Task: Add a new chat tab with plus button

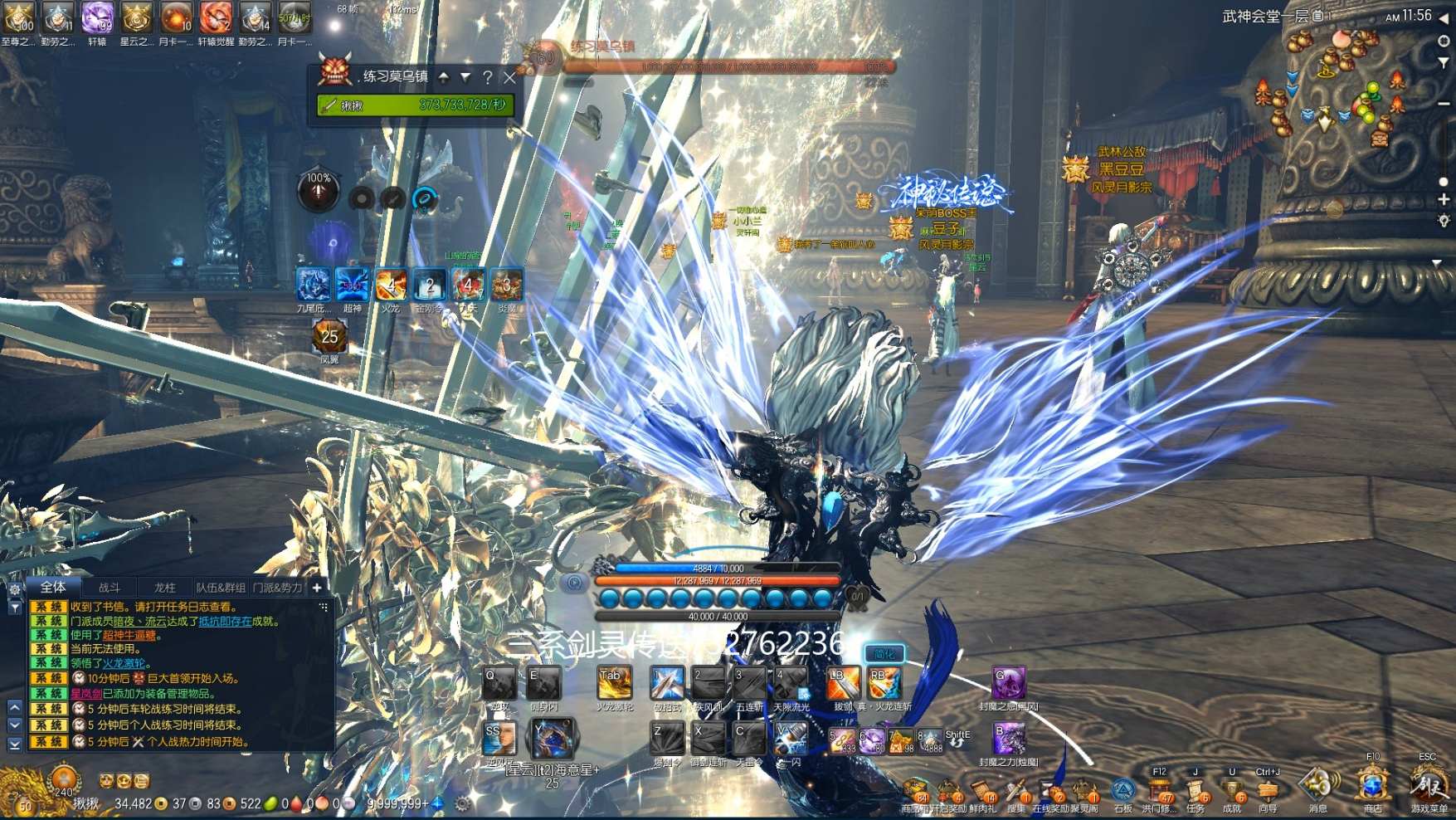Action: 316,588
